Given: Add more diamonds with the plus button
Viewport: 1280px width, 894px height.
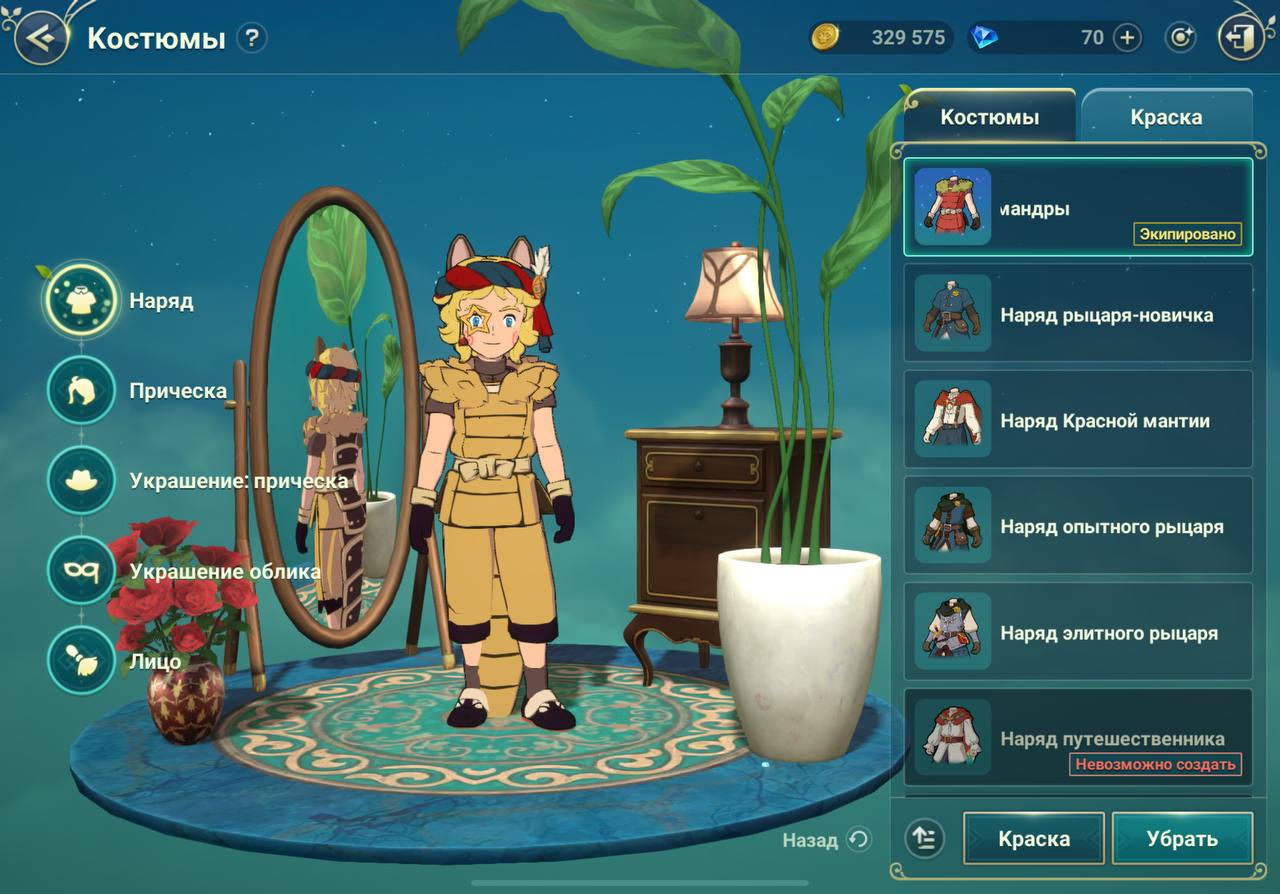Looking at the screenshot, I should coord(1127,38).
